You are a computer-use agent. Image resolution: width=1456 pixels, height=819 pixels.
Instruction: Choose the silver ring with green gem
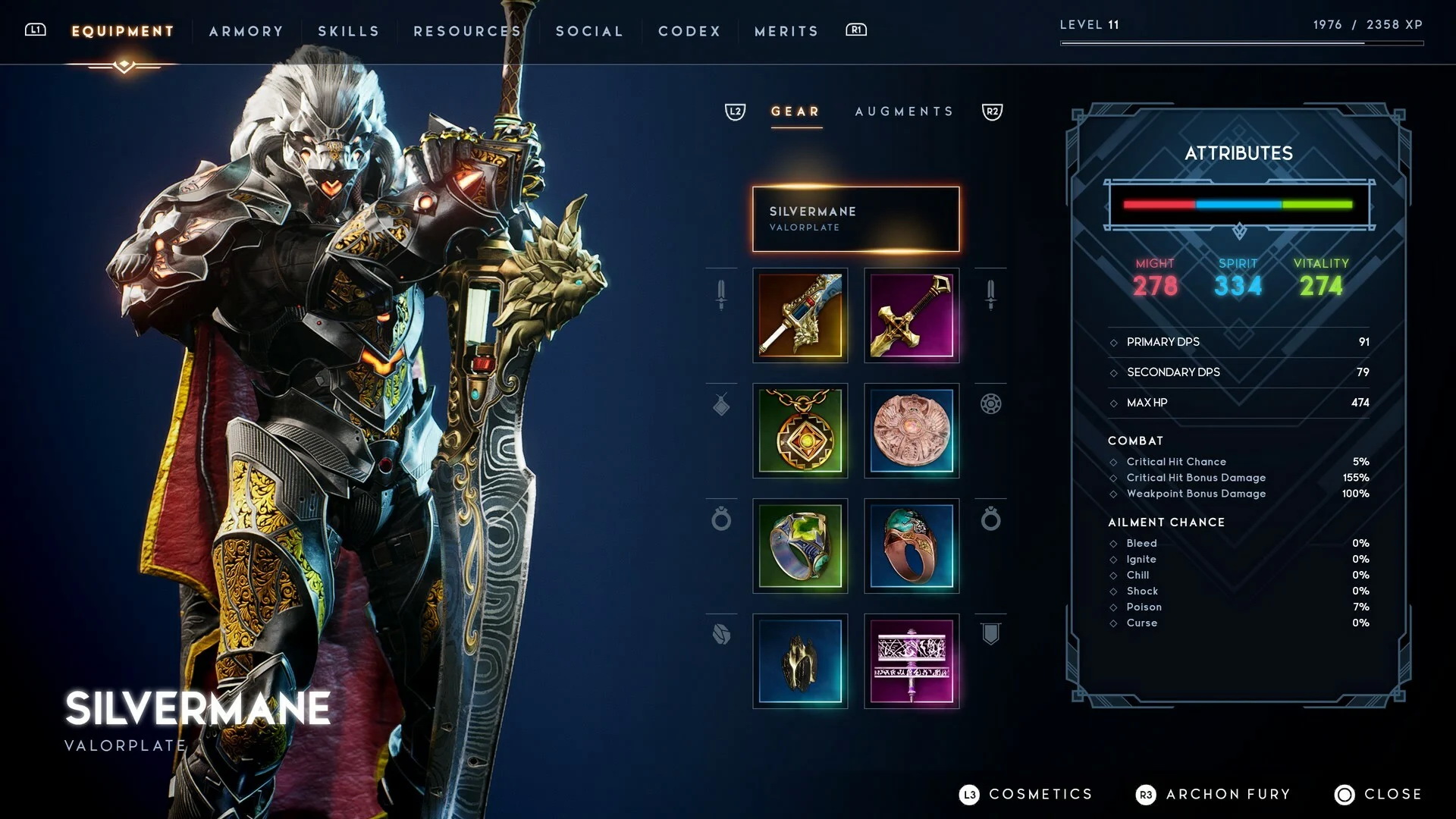pyautogui.click(x=800, y=546)
